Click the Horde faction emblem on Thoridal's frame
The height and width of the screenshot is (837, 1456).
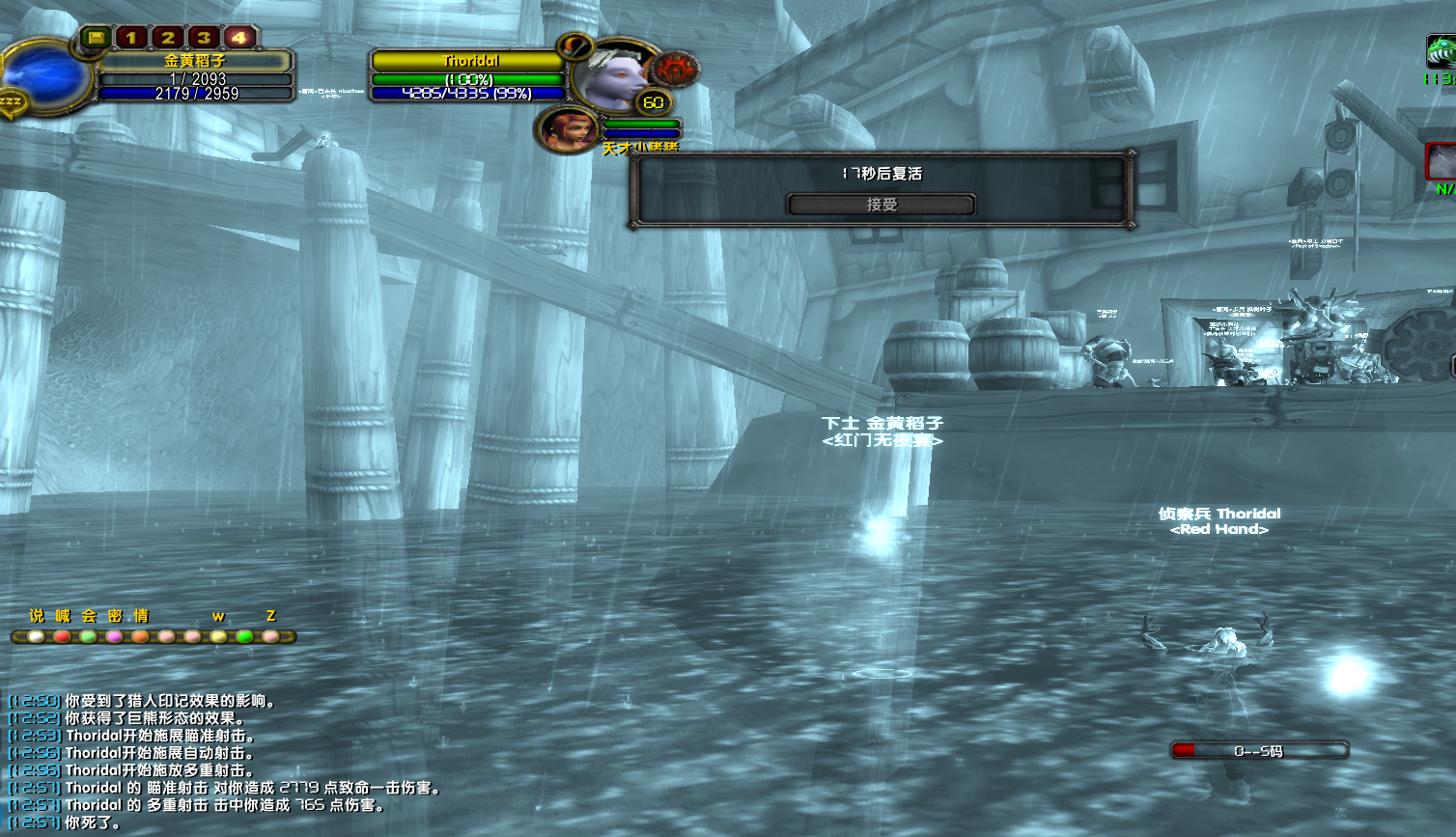point(675,70)
